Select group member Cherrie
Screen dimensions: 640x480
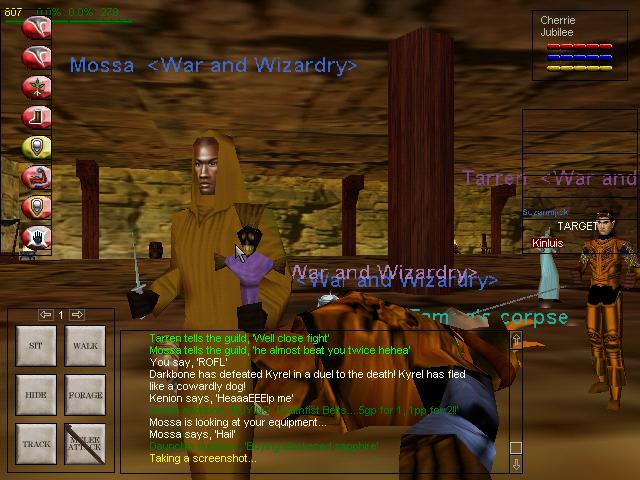coord(558,20)
